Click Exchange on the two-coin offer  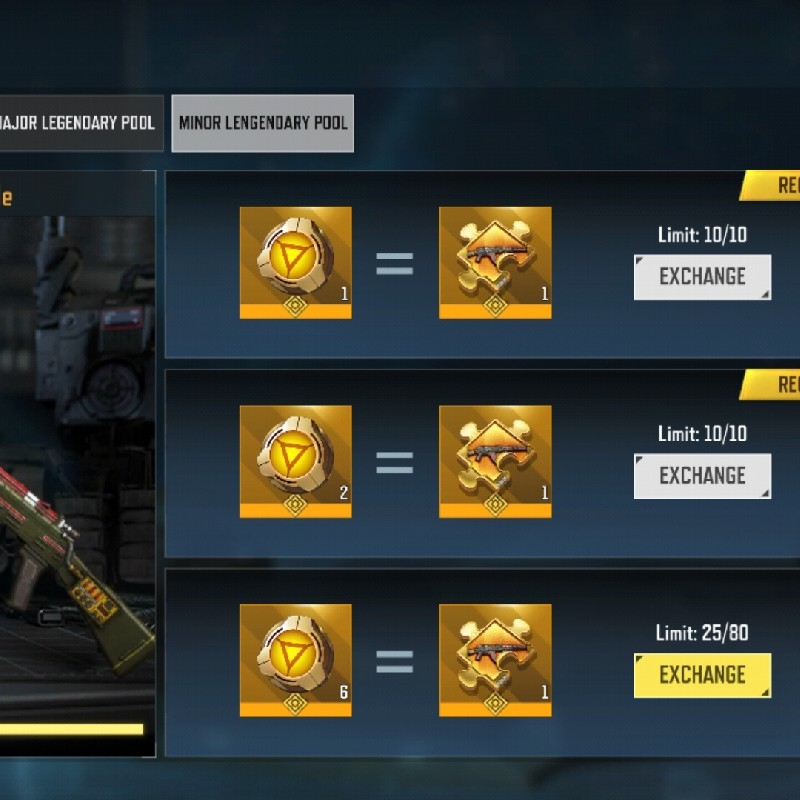(x=702, y=476)
